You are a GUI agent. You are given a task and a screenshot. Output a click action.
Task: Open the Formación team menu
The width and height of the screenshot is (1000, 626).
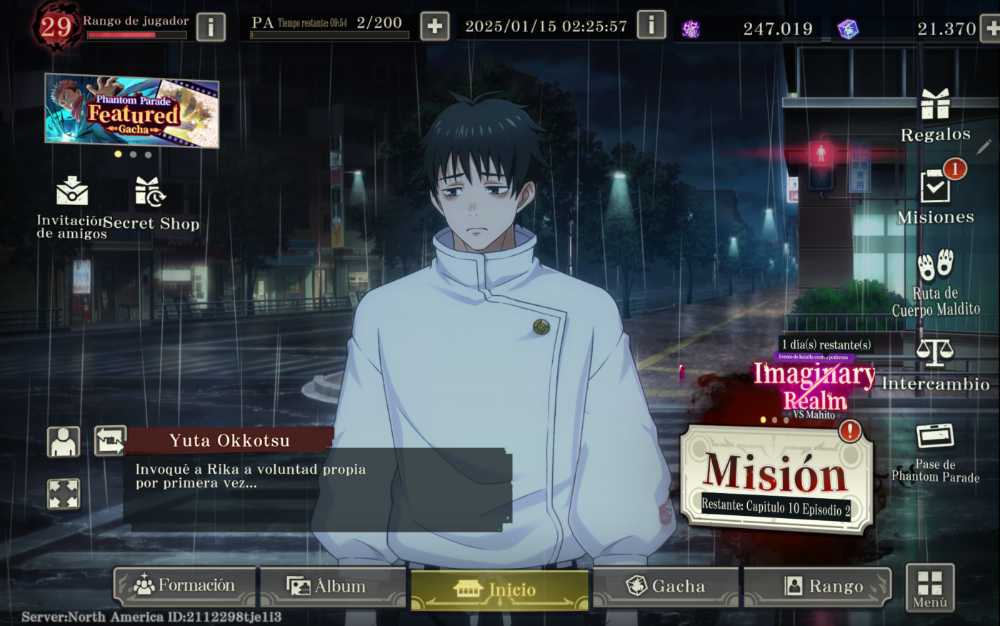click(x=185, y=586)
